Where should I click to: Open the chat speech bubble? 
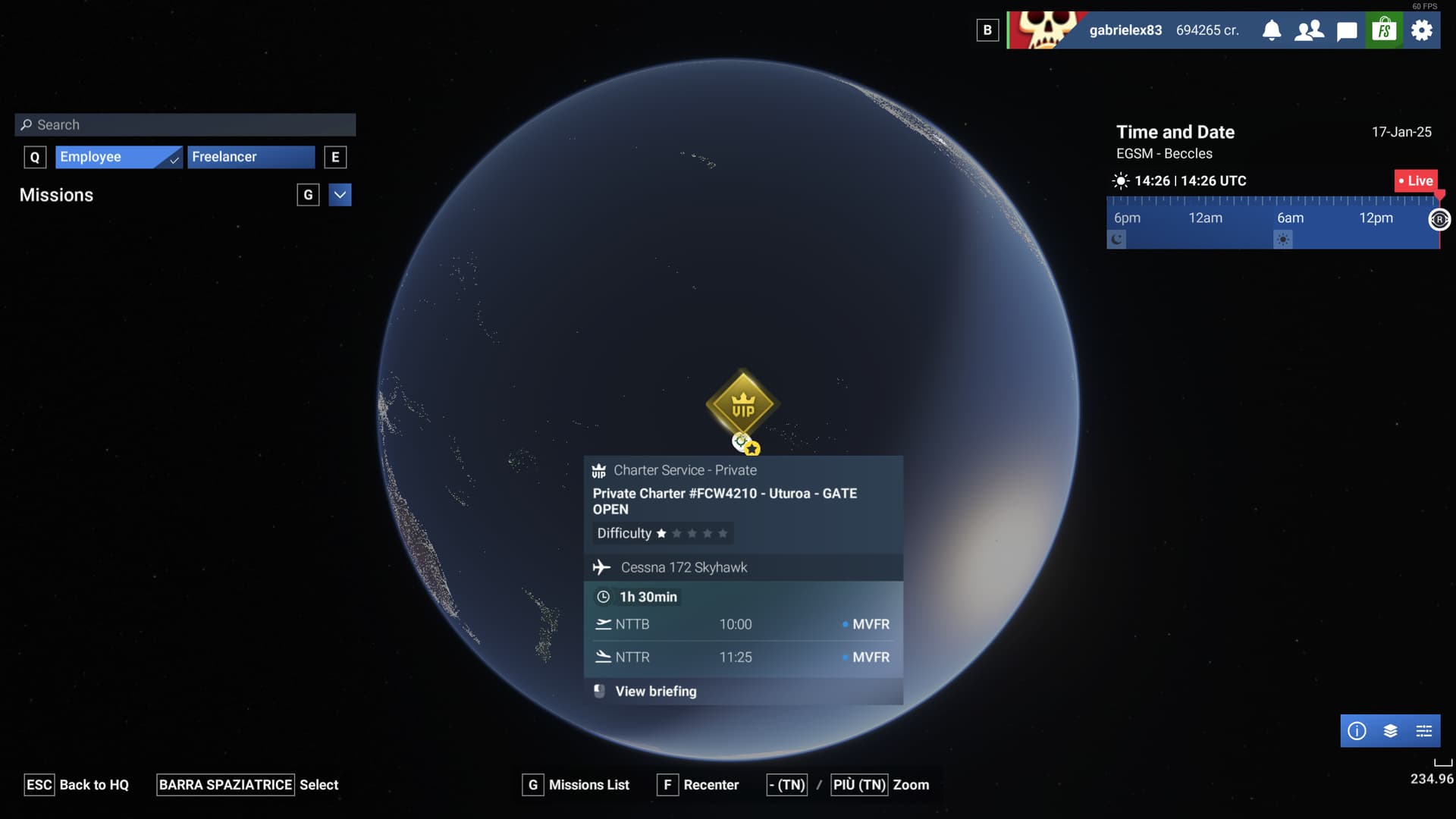click(x=1347, y=31)
